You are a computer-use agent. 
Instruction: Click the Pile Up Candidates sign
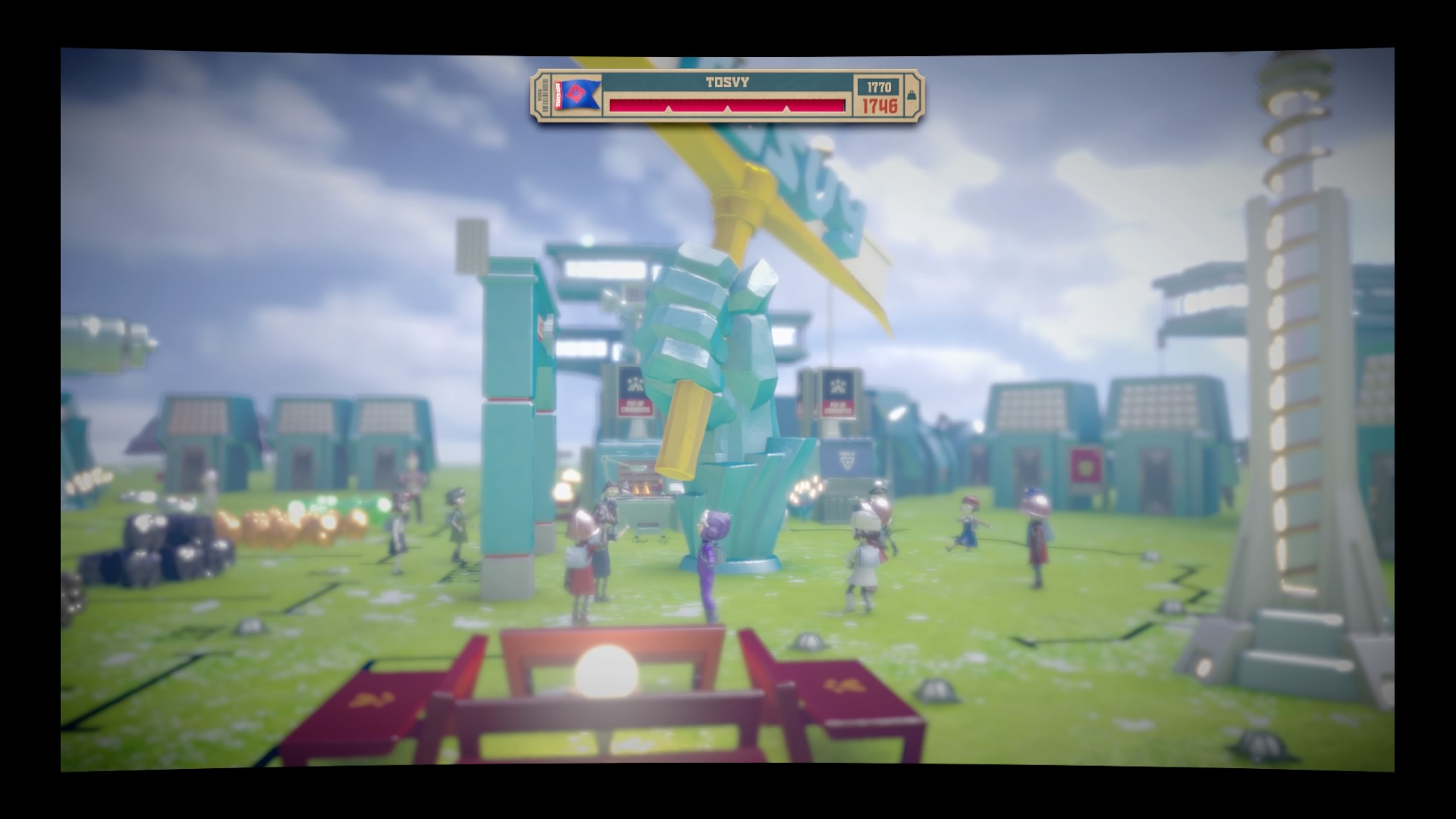tap(634, 406)
